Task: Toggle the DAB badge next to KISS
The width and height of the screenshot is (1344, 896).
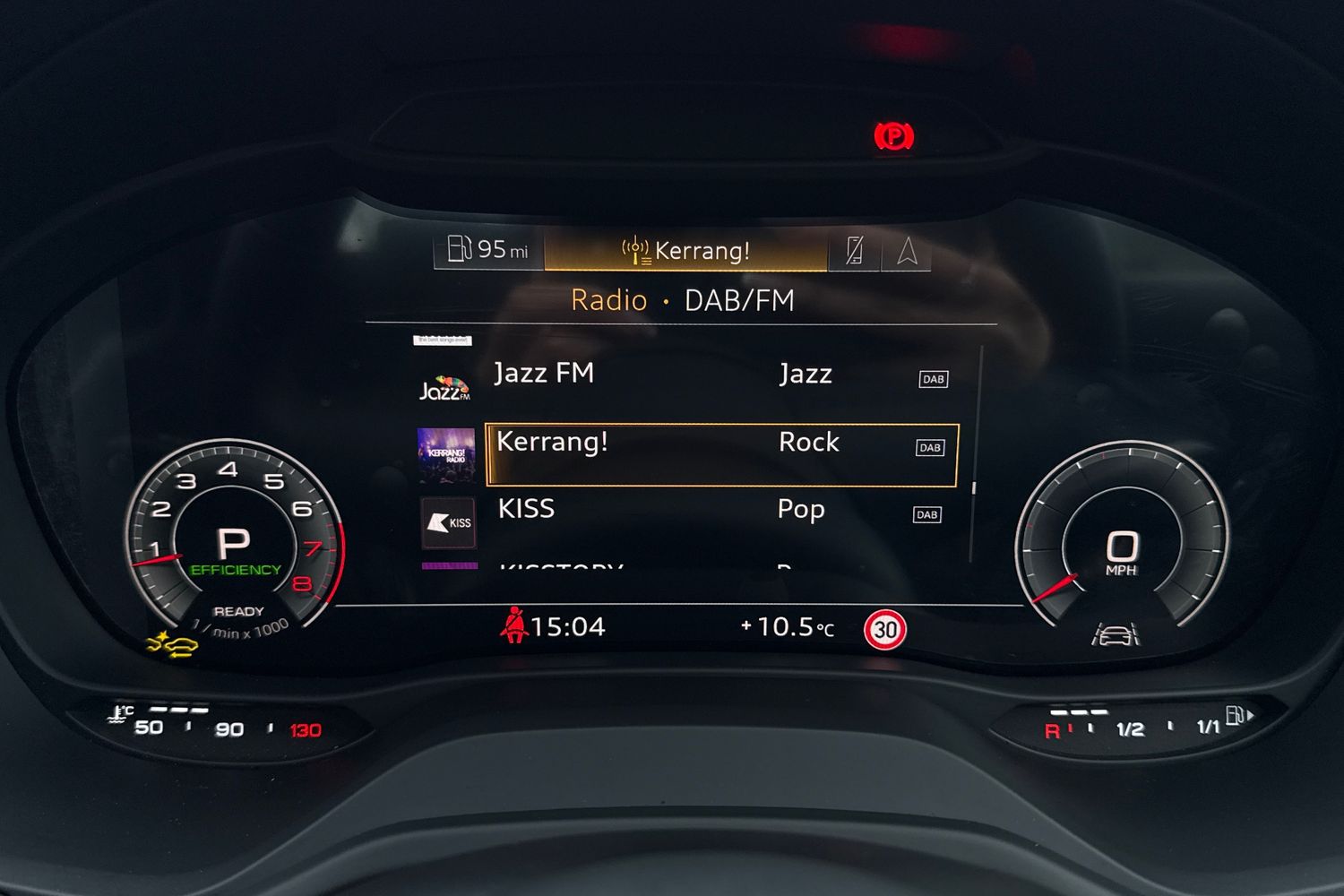Action: click(x=927, y=514)
